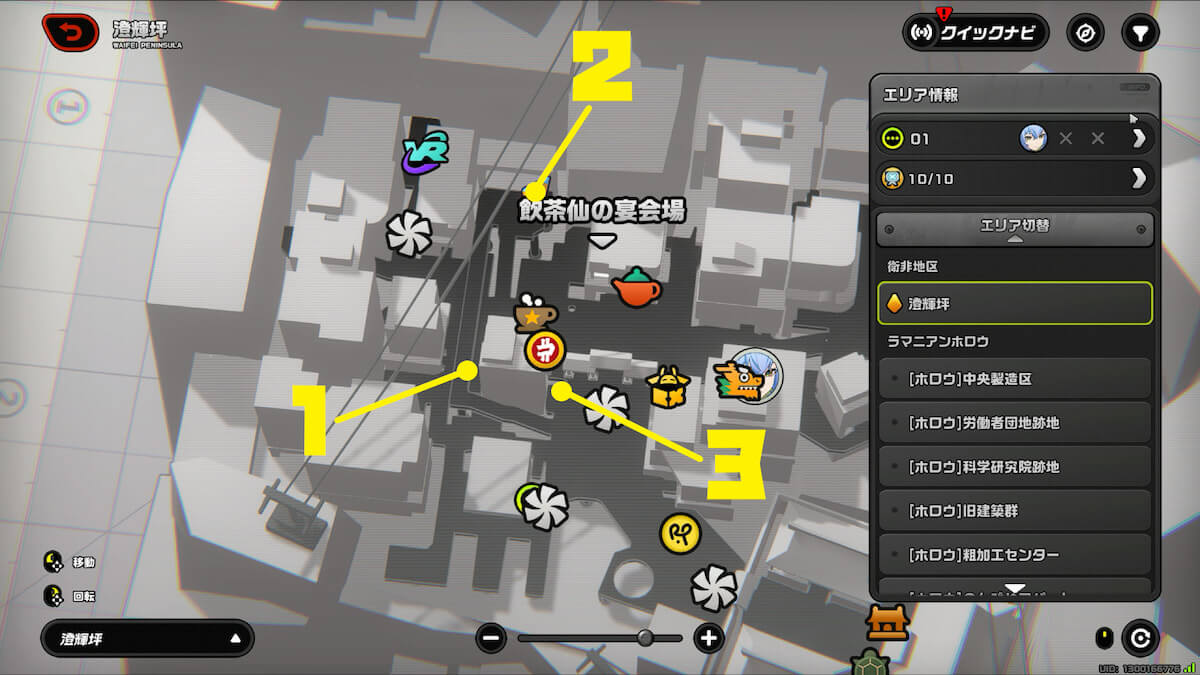Open the map filter funnel button

pyautogui.click(x=1140, y=33)
